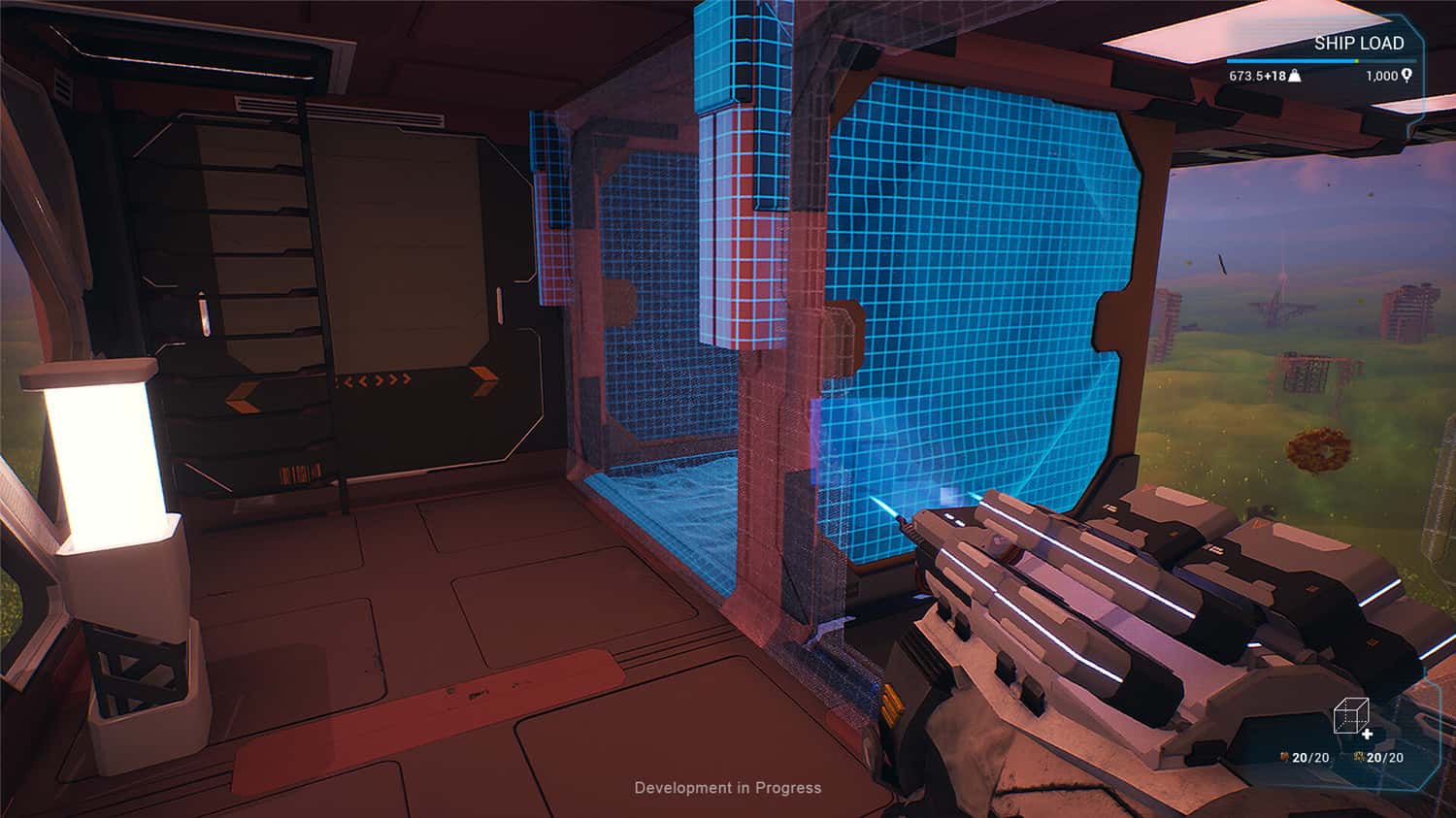The width and height of the screenshot is (1456, 818).
Task: Click the green marker on the Ship Load bar
Action: click(x=1356, y=60)
